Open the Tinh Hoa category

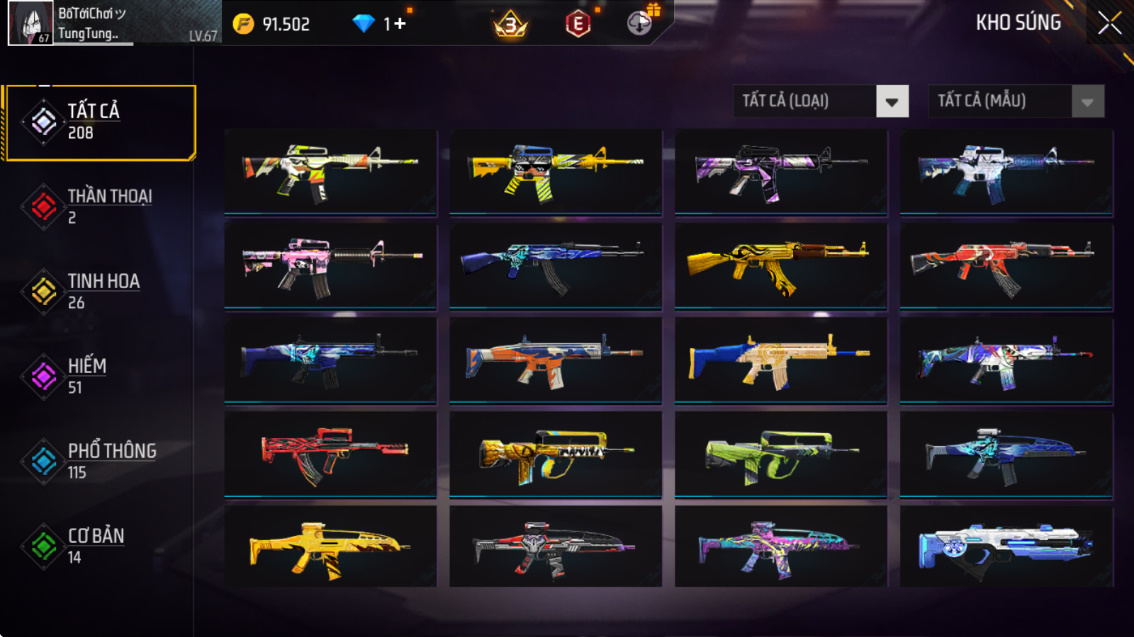(x=98, y=291)
